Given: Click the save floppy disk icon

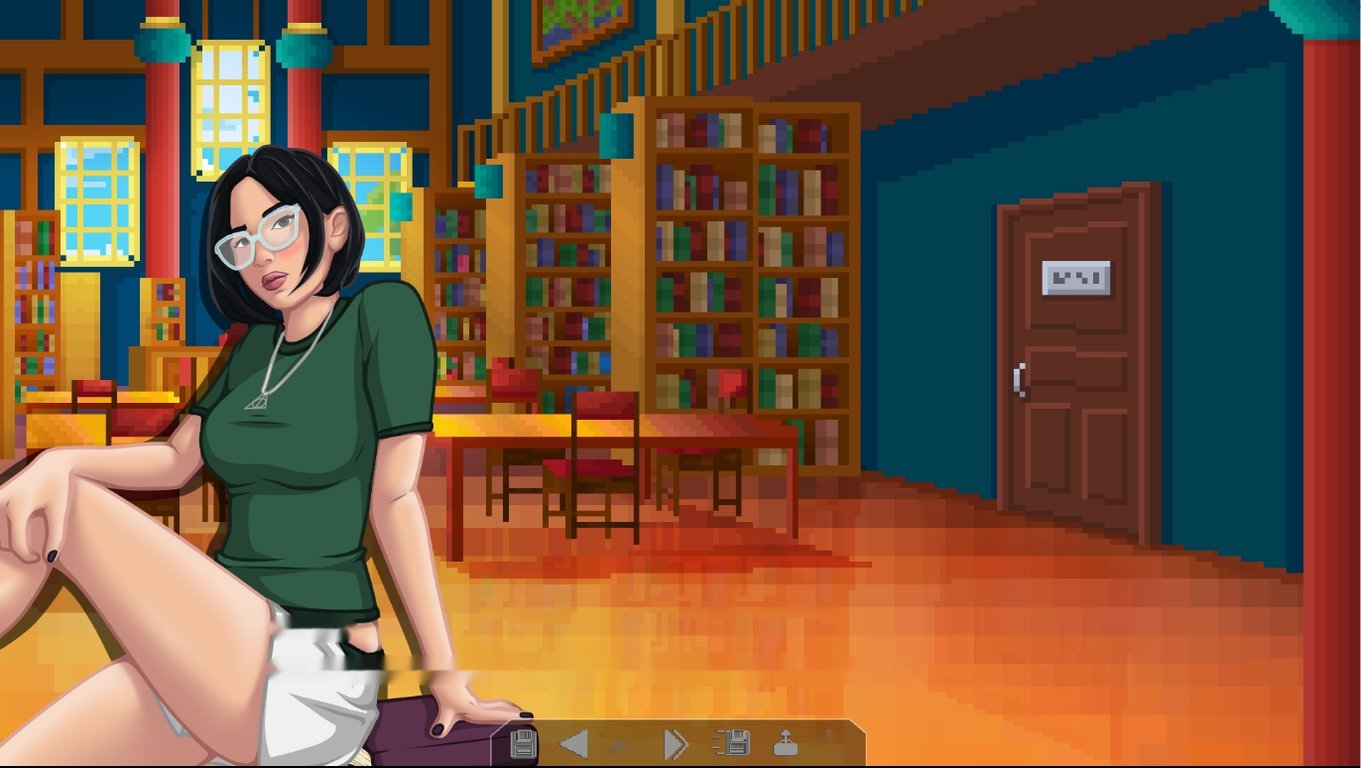Looking at the screenshot, I should click(x=523, y=742).
